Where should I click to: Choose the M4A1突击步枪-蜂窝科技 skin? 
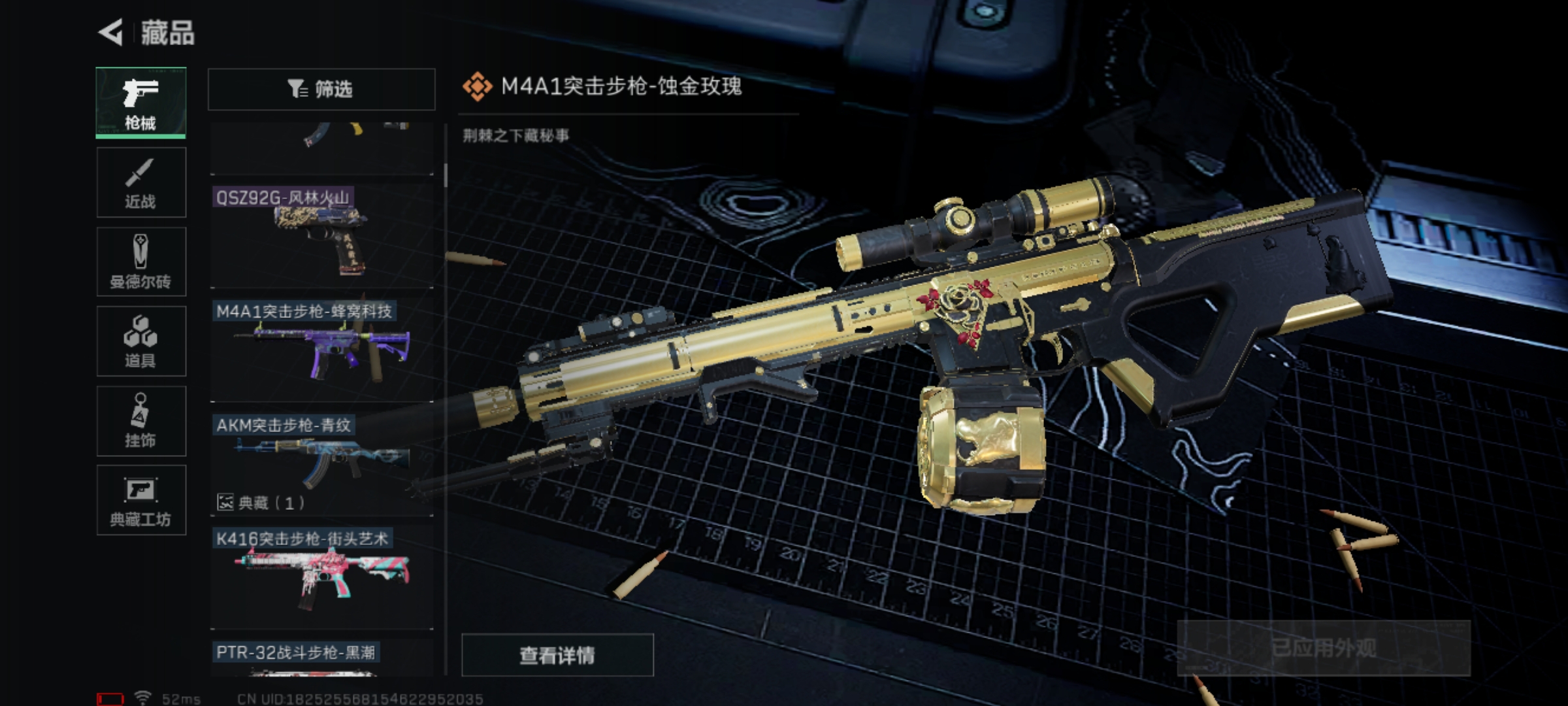click(x=321, y=350)
